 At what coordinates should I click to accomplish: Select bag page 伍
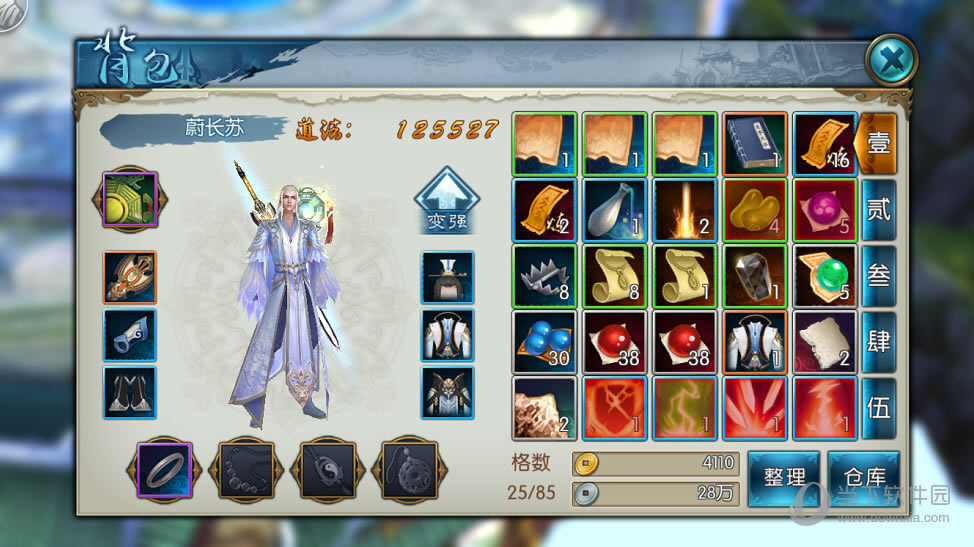878,406
